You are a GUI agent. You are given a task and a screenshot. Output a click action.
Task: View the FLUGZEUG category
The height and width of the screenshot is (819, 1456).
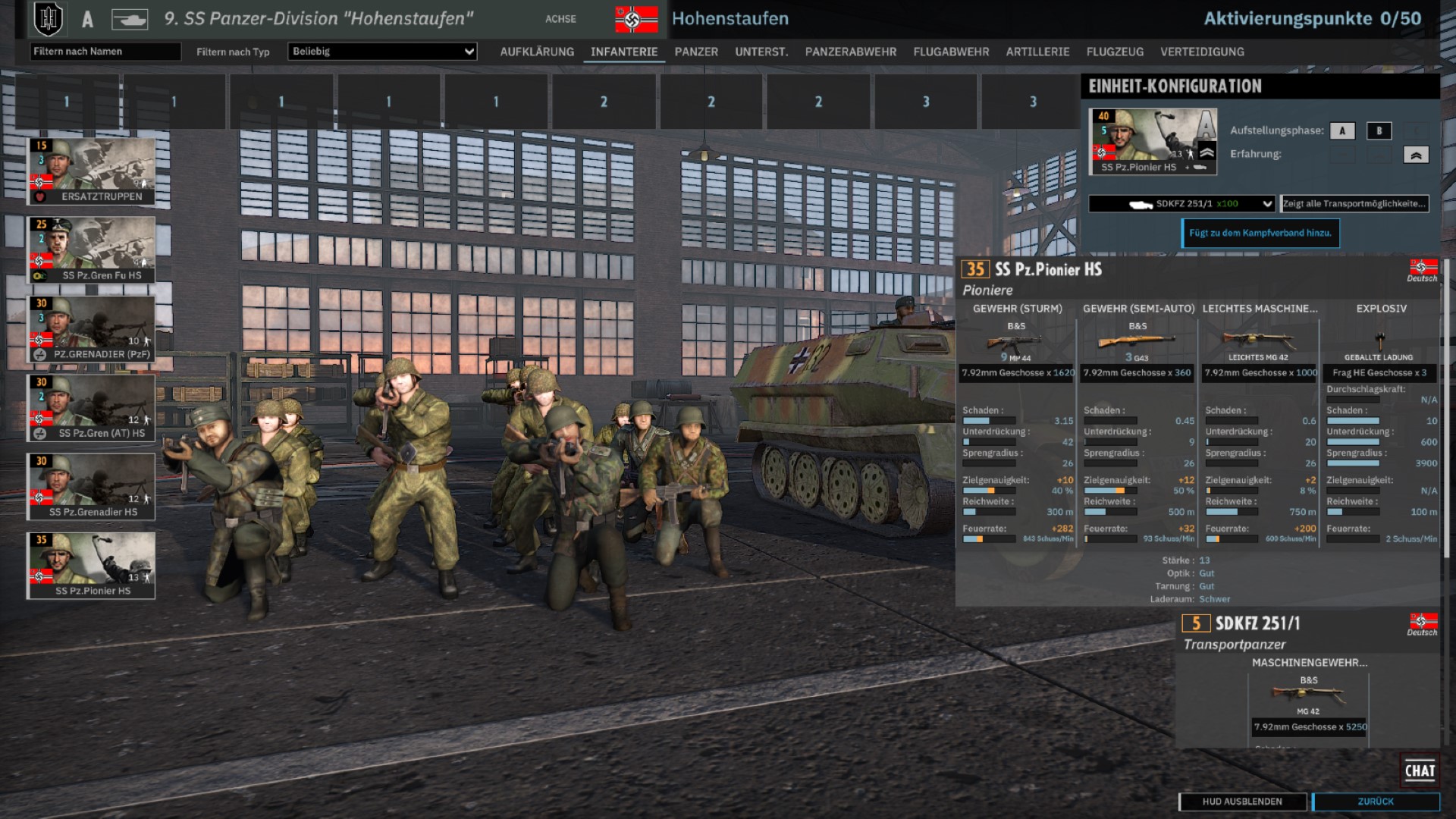point(1115,52)
